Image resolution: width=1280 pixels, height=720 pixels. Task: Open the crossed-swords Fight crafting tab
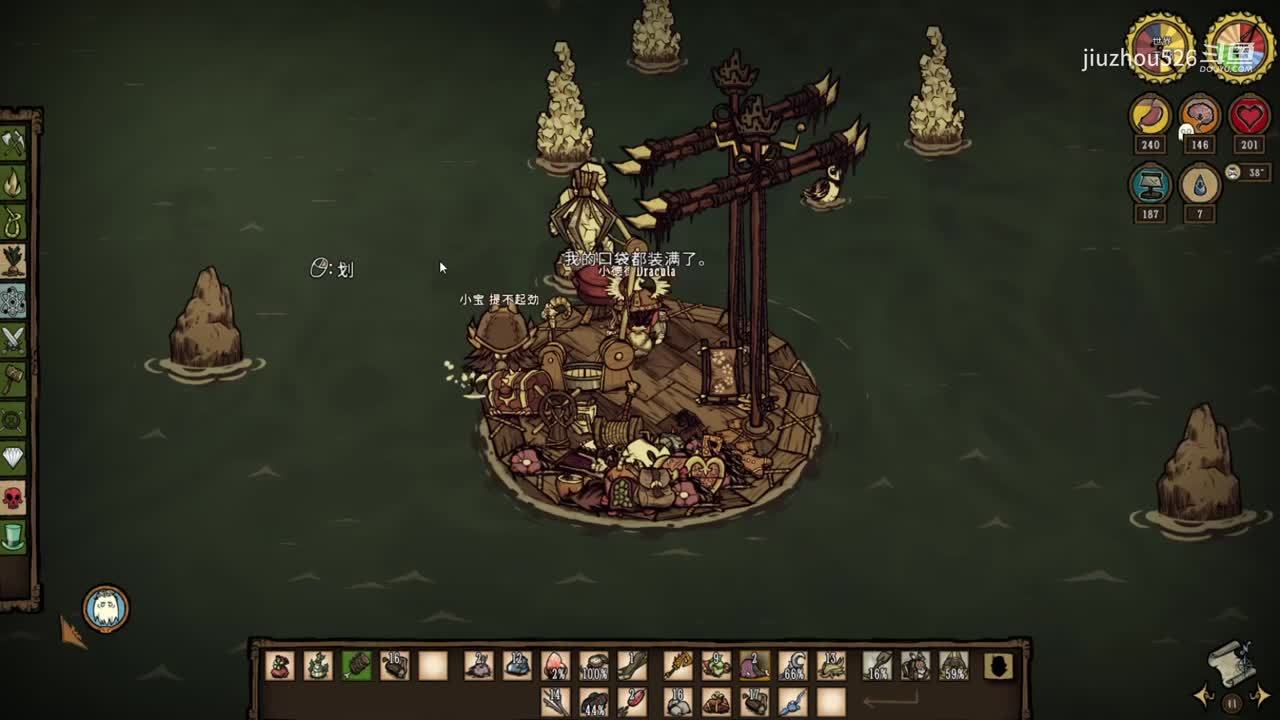point(13,340)
